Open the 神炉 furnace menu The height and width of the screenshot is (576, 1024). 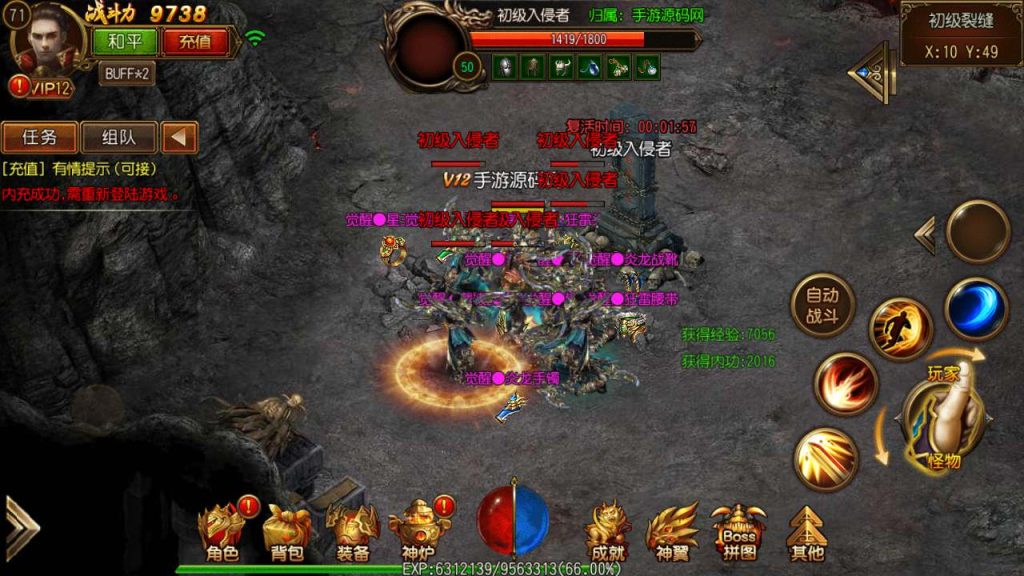tap(420, 532)
